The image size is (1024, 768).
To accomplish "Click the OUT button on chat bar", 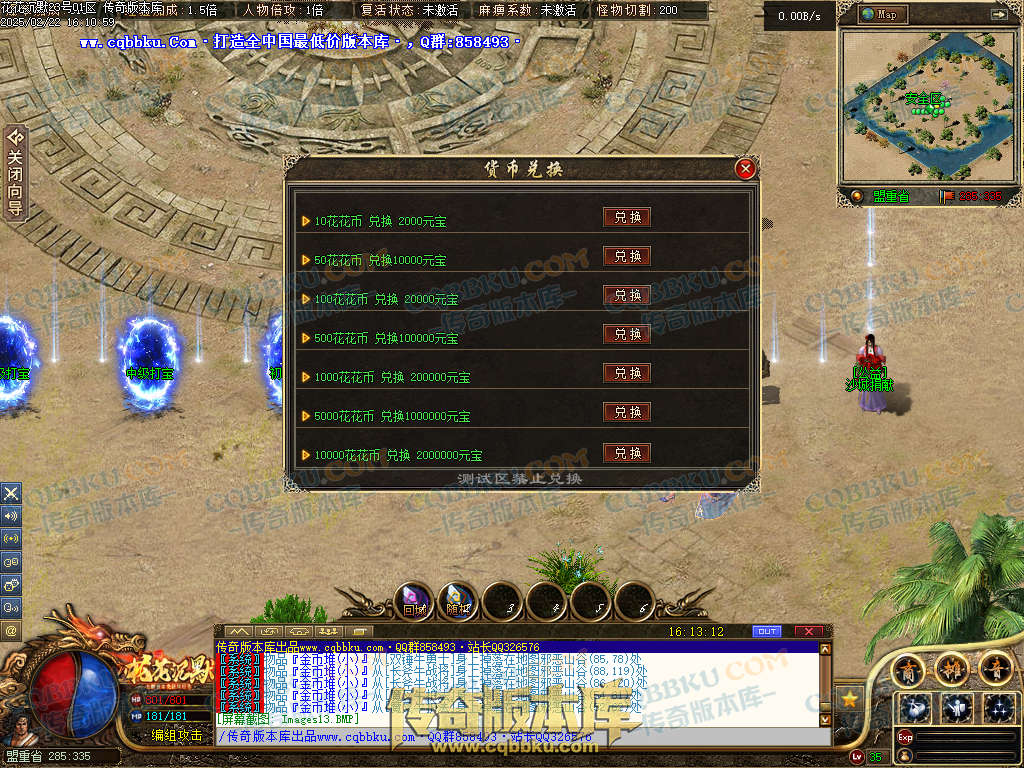I will click(767, 632).
